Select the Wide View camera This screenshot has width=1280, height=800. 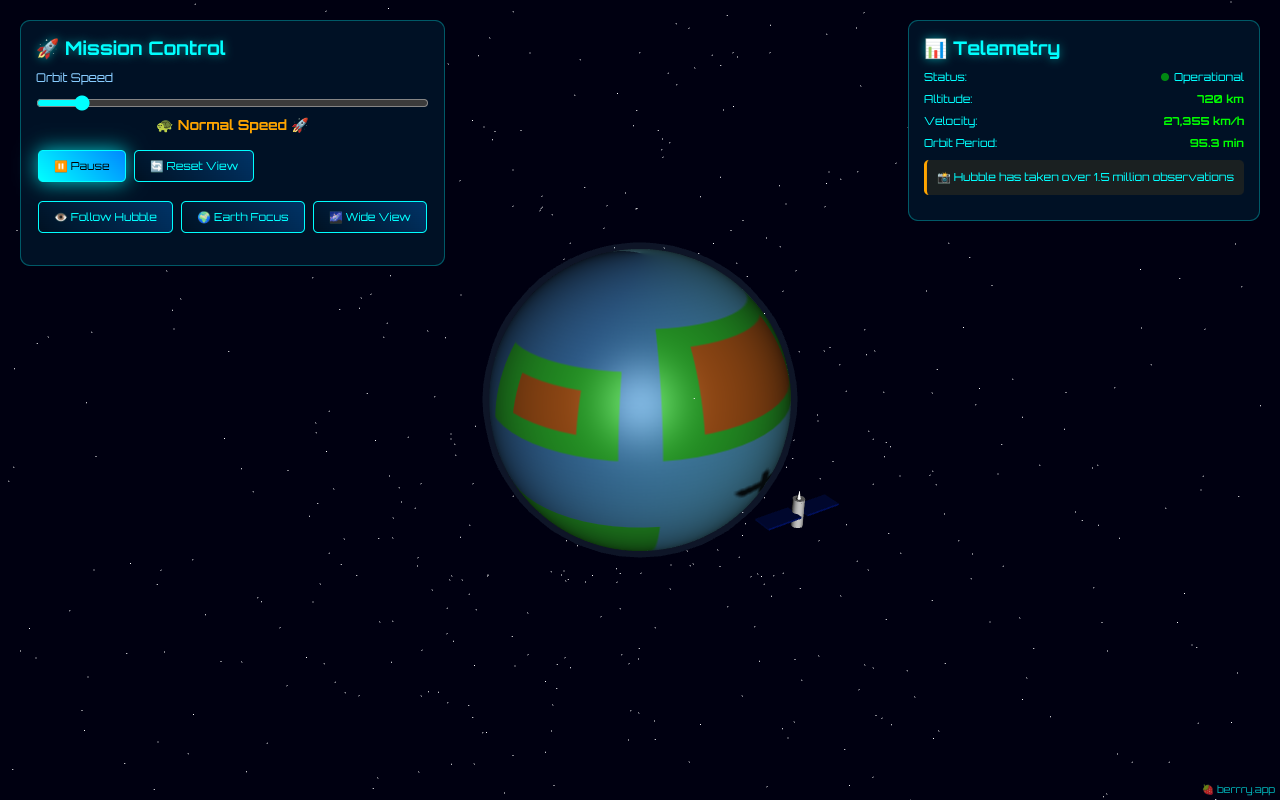coord(370,217)
